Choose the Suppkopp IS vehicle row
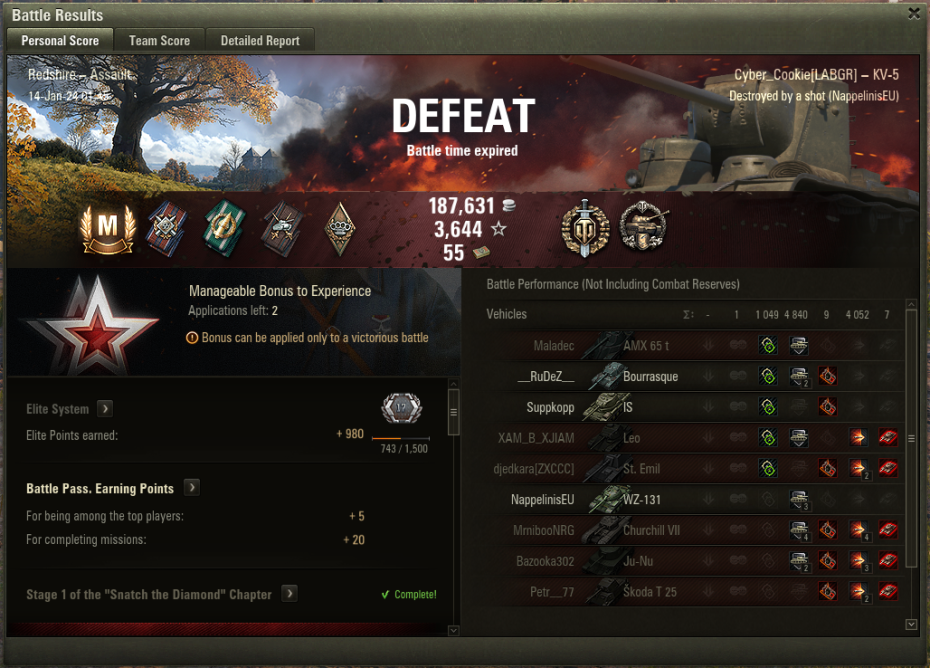Image resolution: width=930 pixels, height=668 pixels. coord(690,408)
